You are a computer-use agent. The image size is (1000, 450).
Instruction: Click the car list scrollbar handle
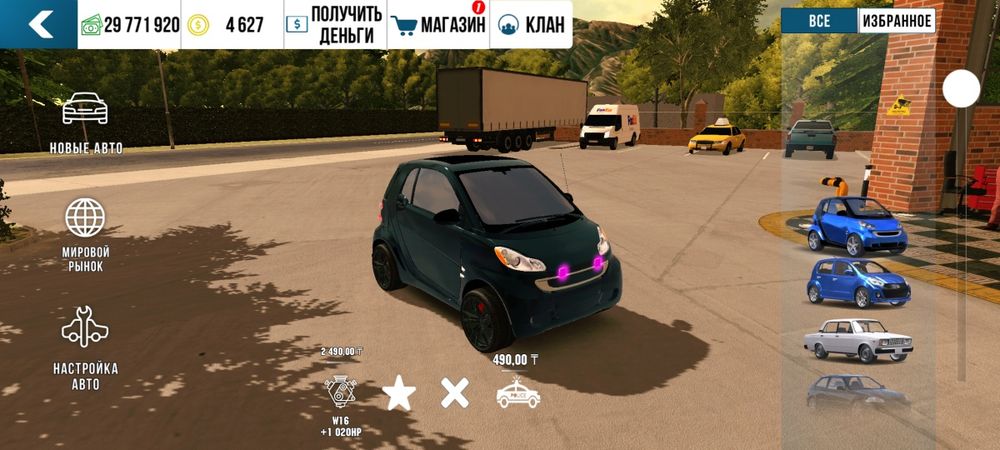961,90
